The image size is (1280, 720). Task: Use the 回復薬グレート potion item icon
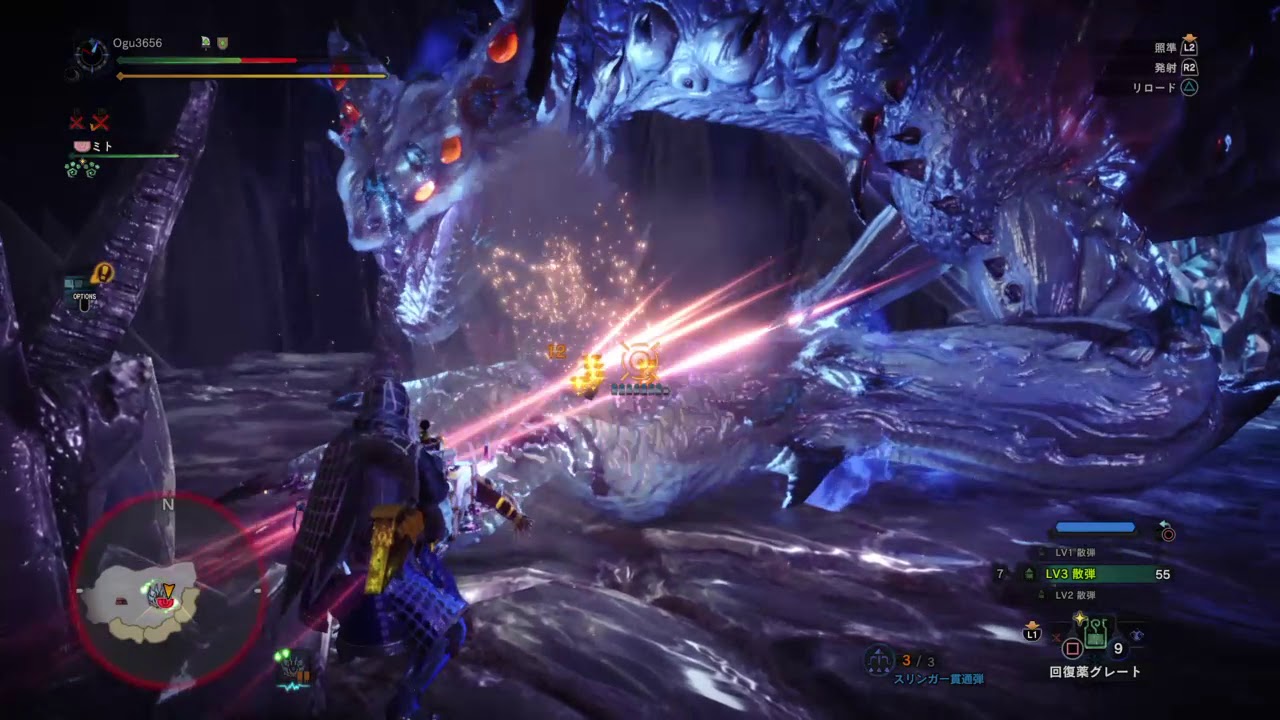pyautogui.click(x=1096, y=631)
